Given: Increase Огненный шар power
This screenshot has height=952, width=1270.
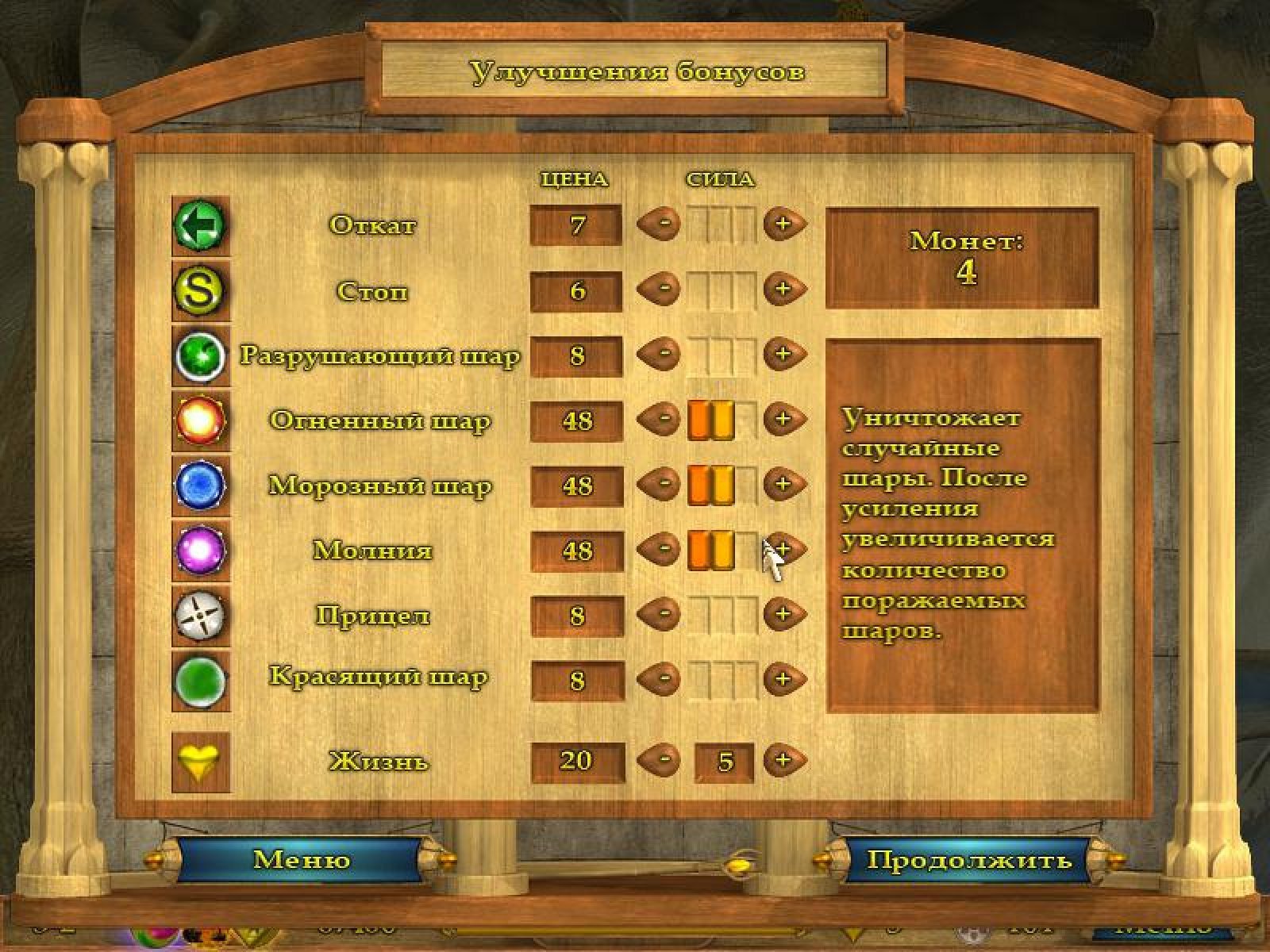Looking at the screenshot, I should pyautogui.click(x=783, y=420).
